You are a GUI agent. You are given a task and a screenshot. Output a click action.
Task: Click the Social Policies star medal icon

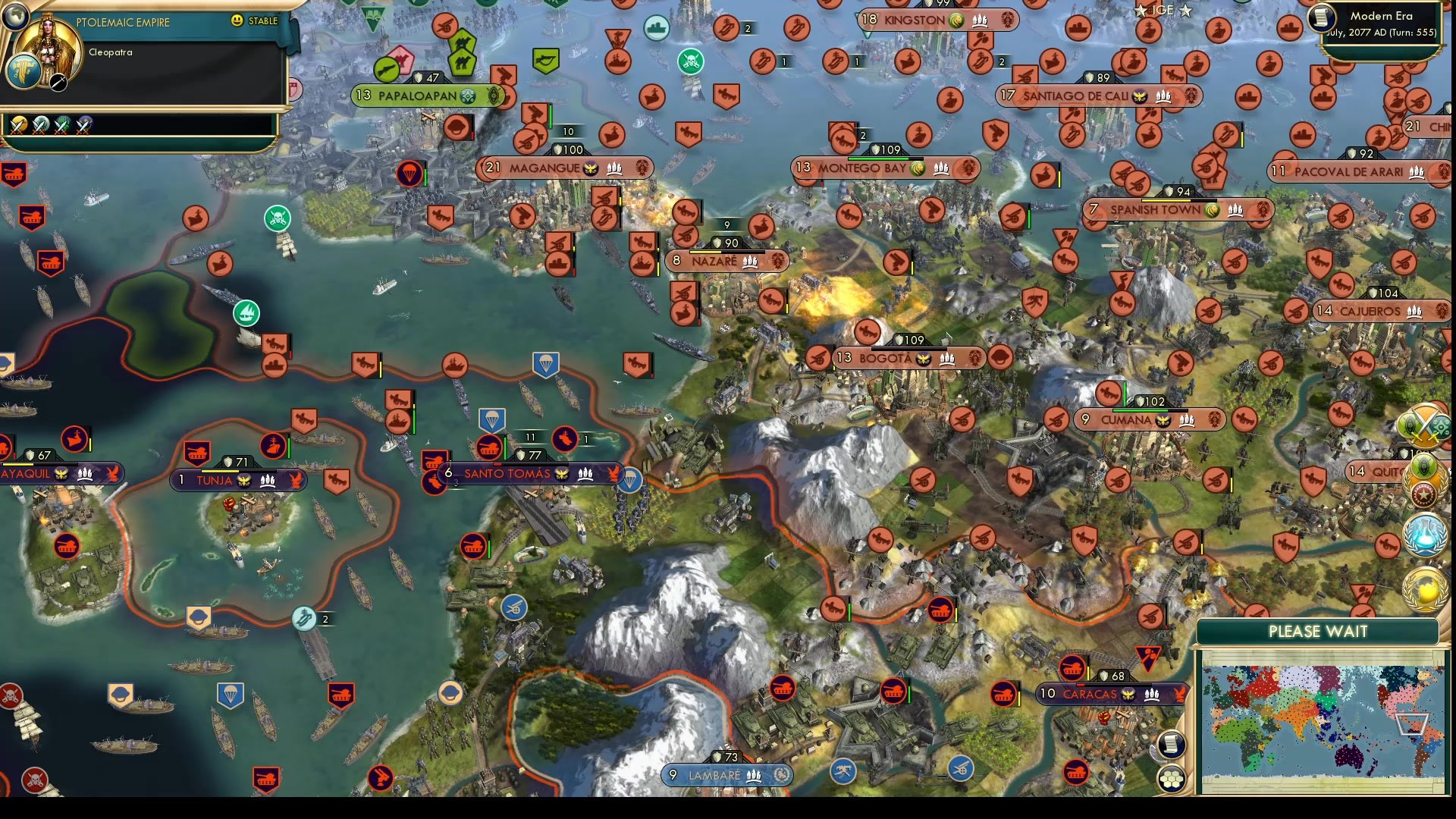click(1423, 494)
